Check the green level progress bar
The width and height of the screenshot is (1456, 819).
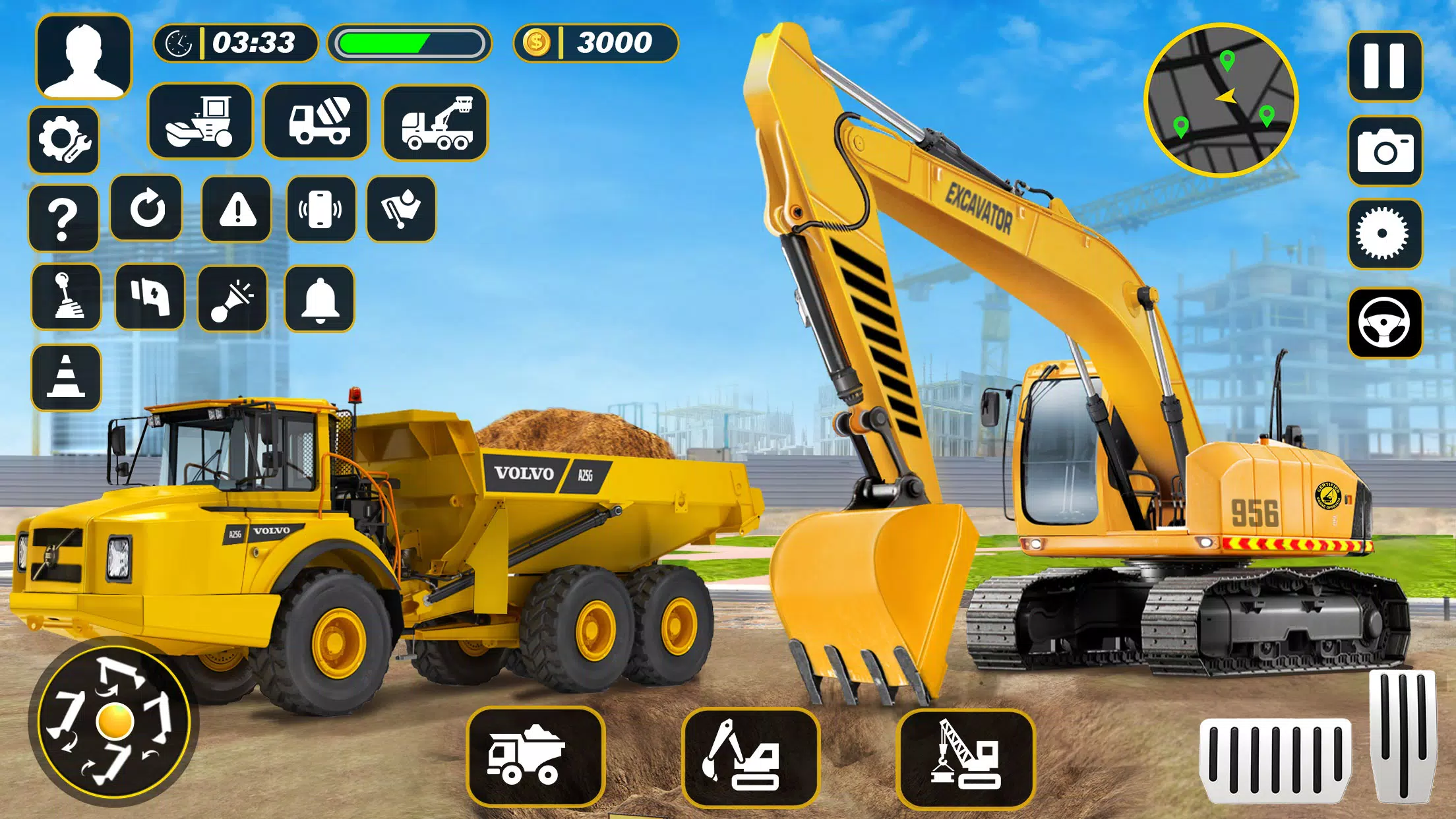tap(406, 44)
